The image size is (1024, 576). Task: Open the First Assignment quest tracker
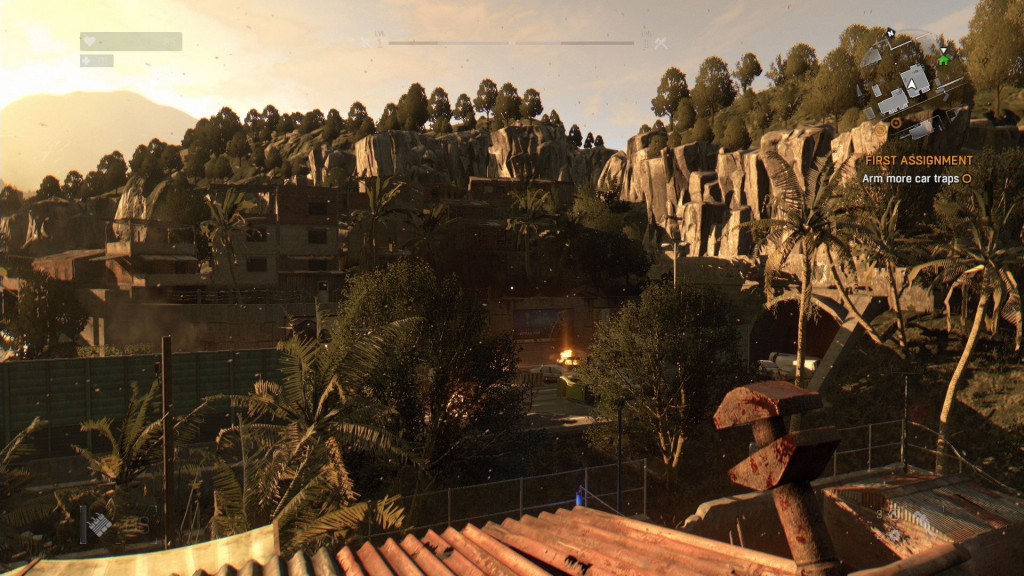[918, 160]
